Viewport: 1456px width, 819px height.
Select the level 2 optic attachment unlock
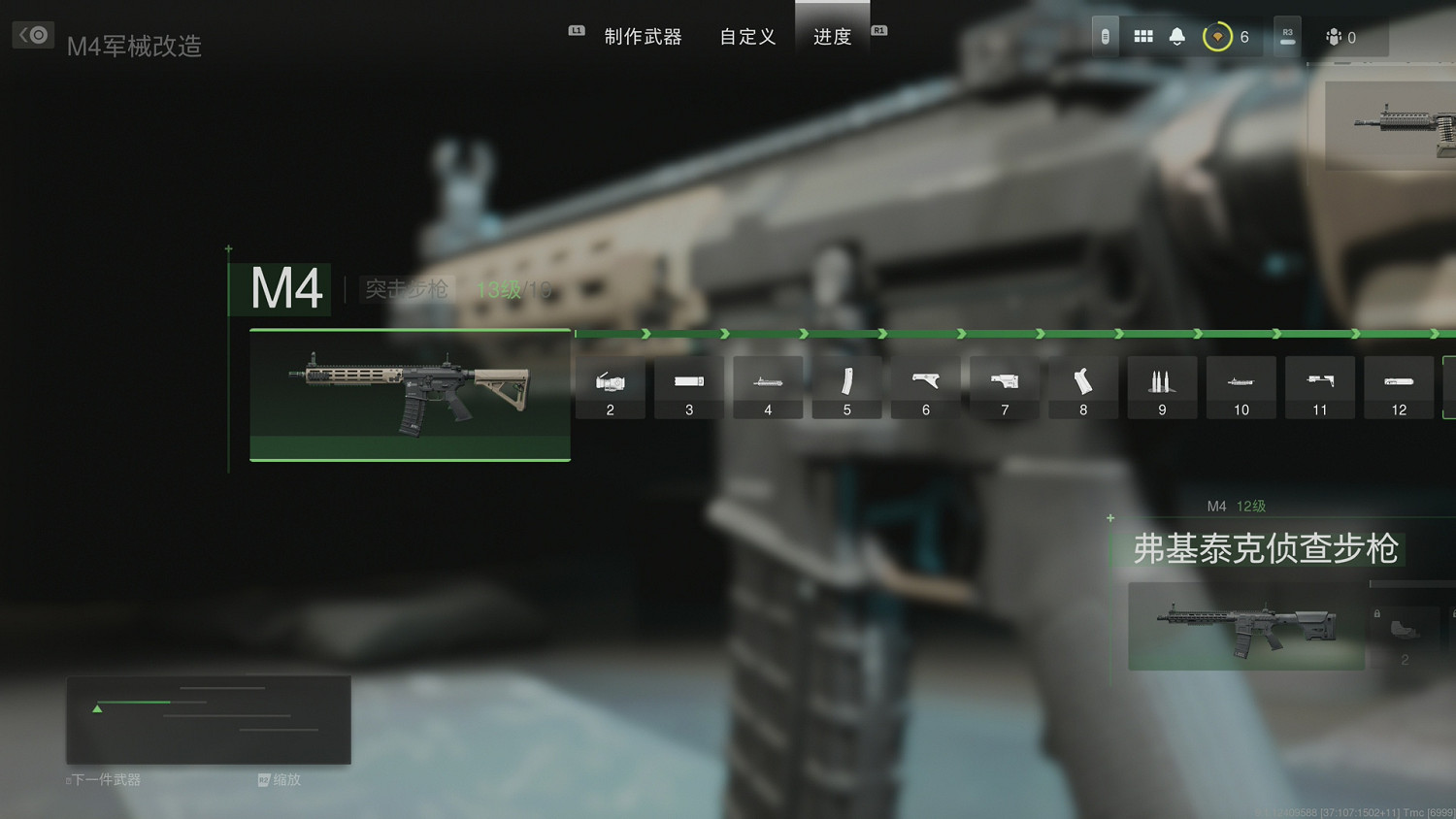tap(610, 386)
